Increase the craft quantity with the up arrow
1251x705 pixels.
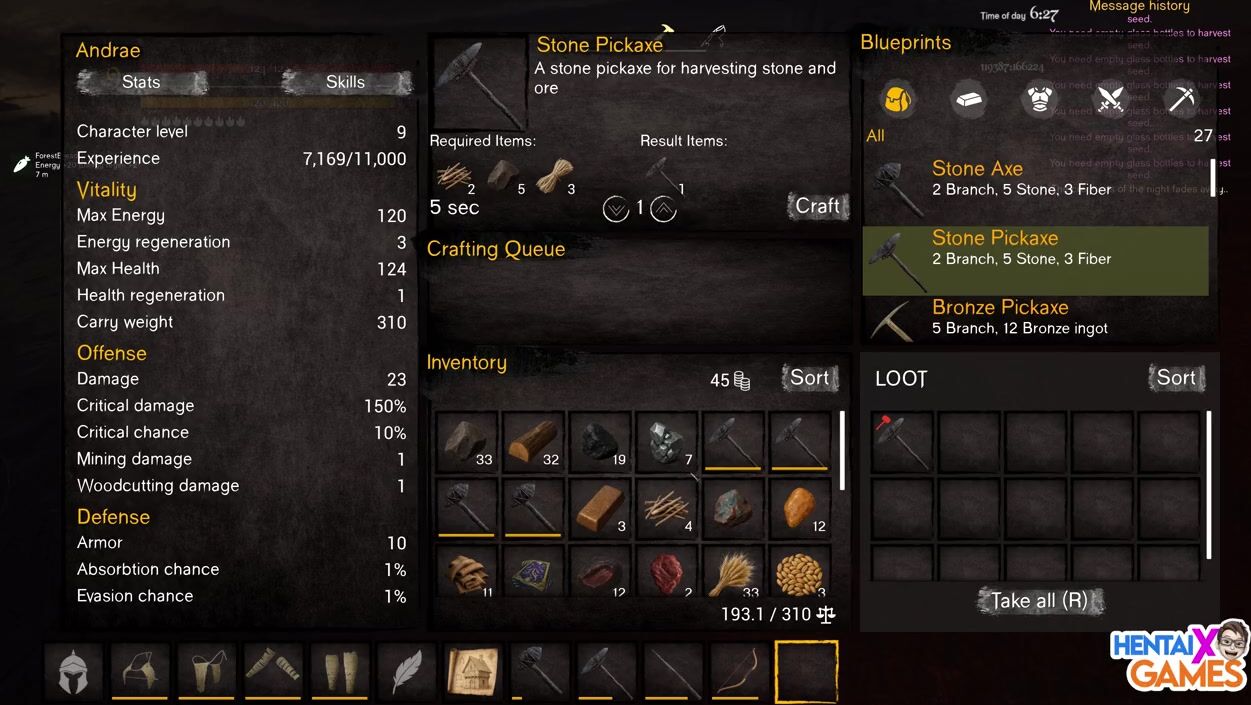coord(664,209)
